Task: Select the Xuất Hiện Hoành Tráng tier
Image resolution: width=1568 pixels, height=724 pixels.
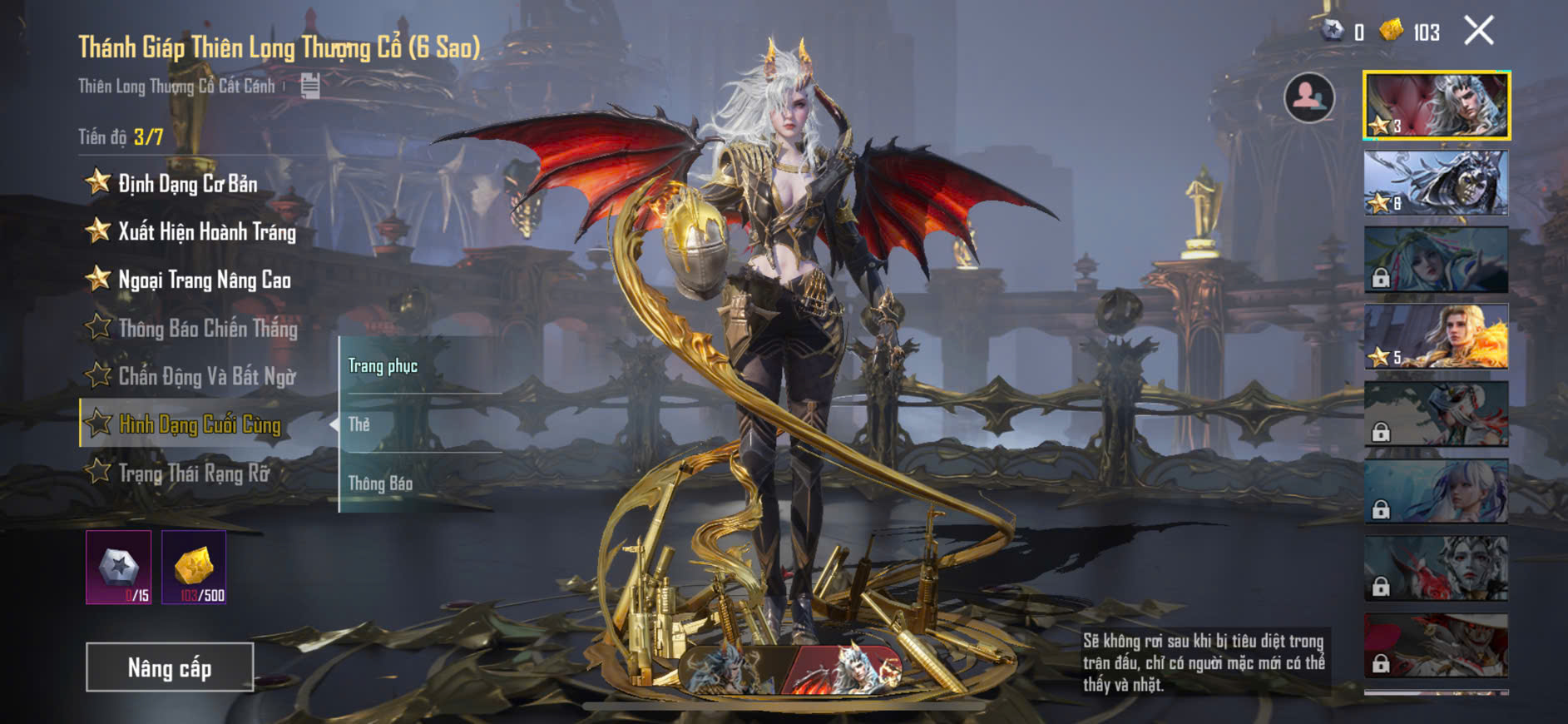Action: (206, 232)
